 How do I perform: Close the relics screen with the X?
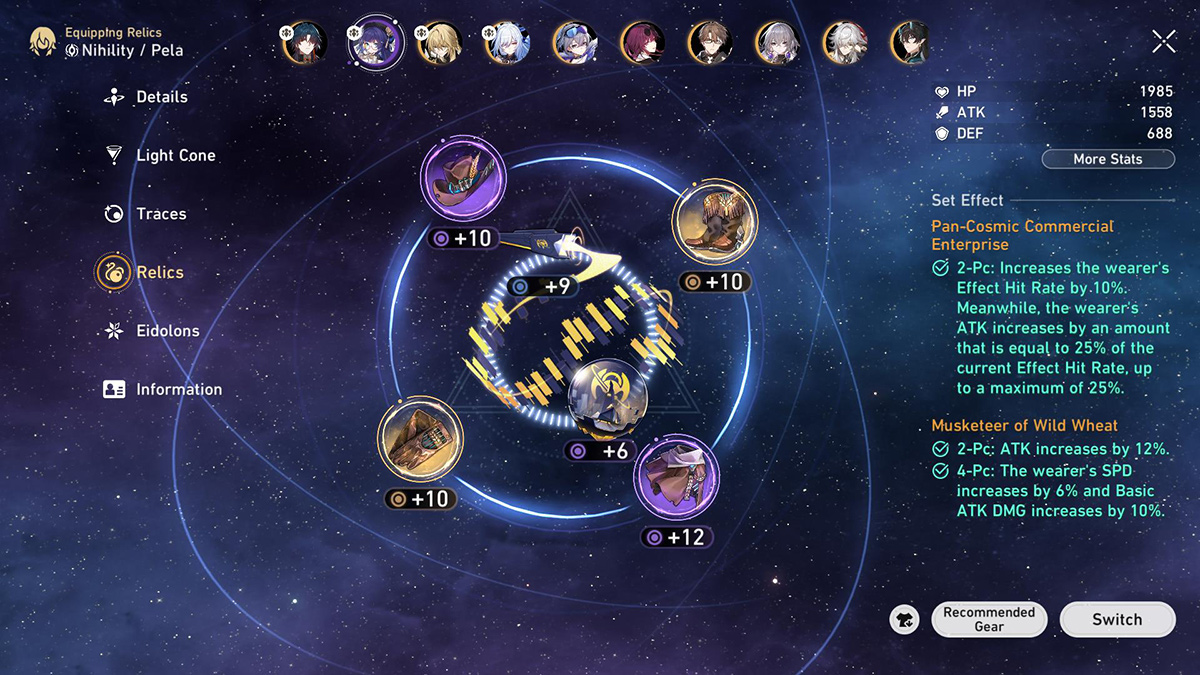[x=1163, y=41]
